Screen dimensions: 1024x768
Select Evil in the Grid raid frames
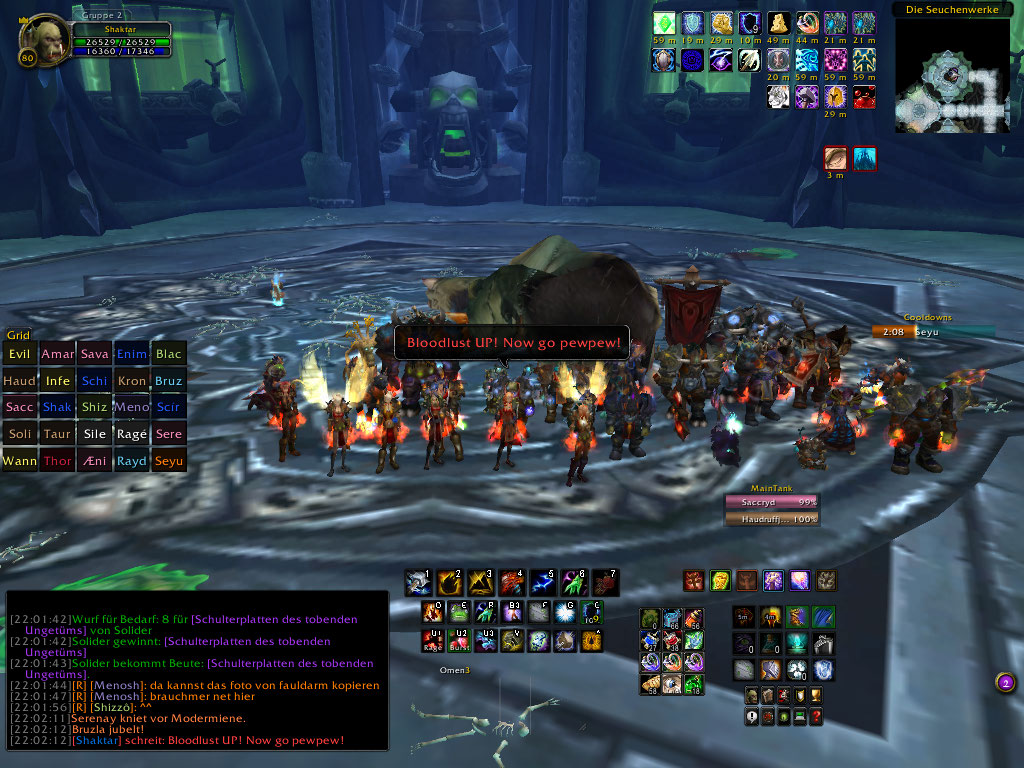pyautogui.click(x=19, y=354)
